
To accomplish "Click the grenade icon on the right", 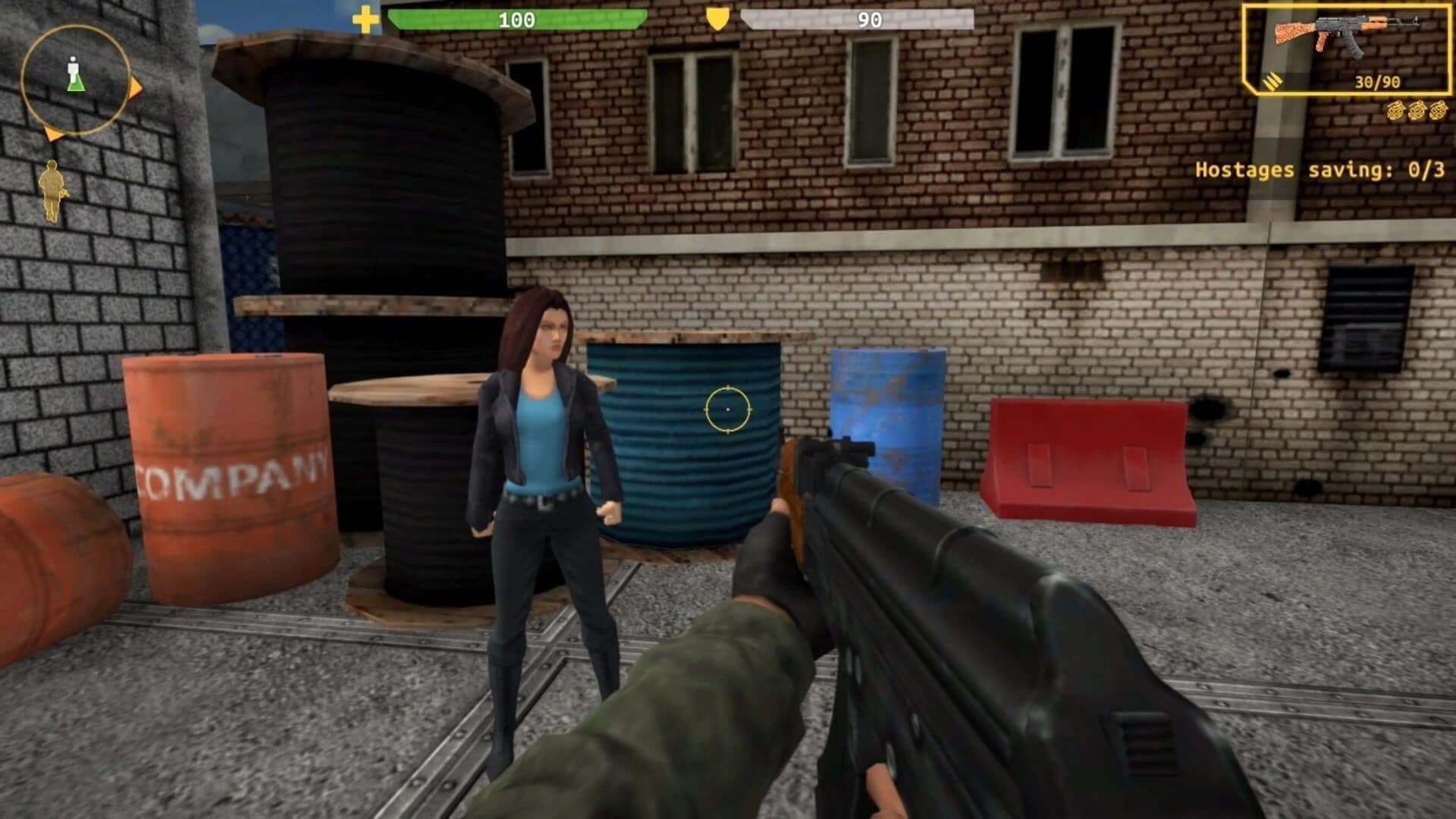I will (x=1394, y=111).
